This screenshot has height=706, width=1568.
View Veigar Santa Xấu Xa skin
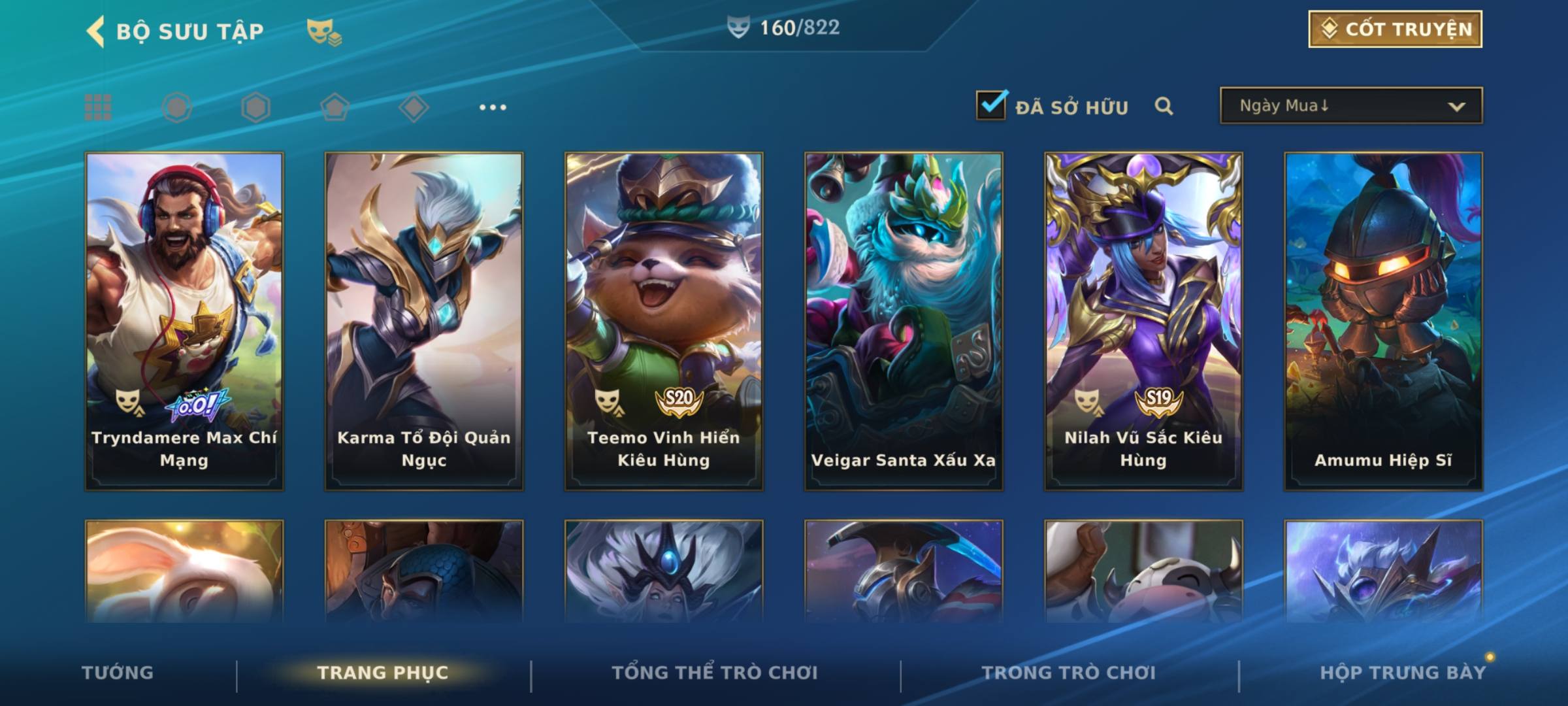(904, 321)
